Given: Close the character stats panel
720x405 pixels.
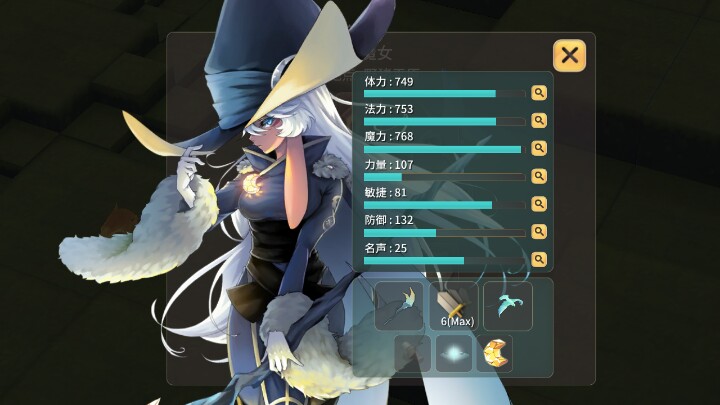Looking at the screenshot, I should pos(569,55).
